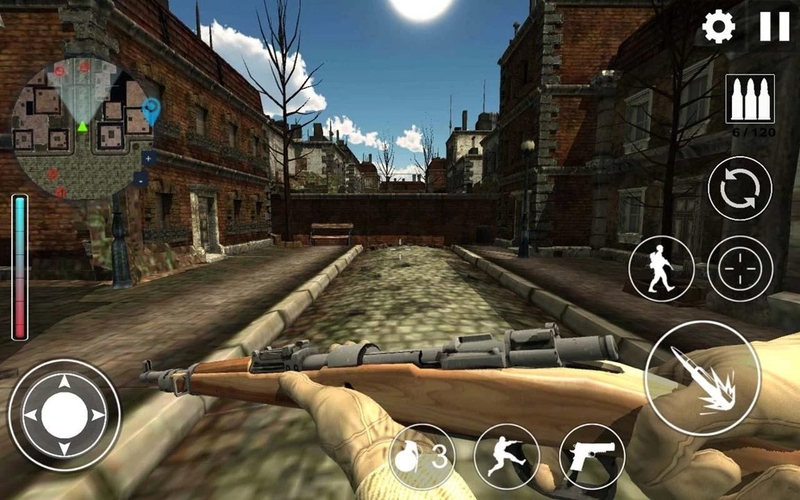This screenshot has width=800, height=500.
Task: Activate the running soldier sprint button
Action: pos(507,456)
